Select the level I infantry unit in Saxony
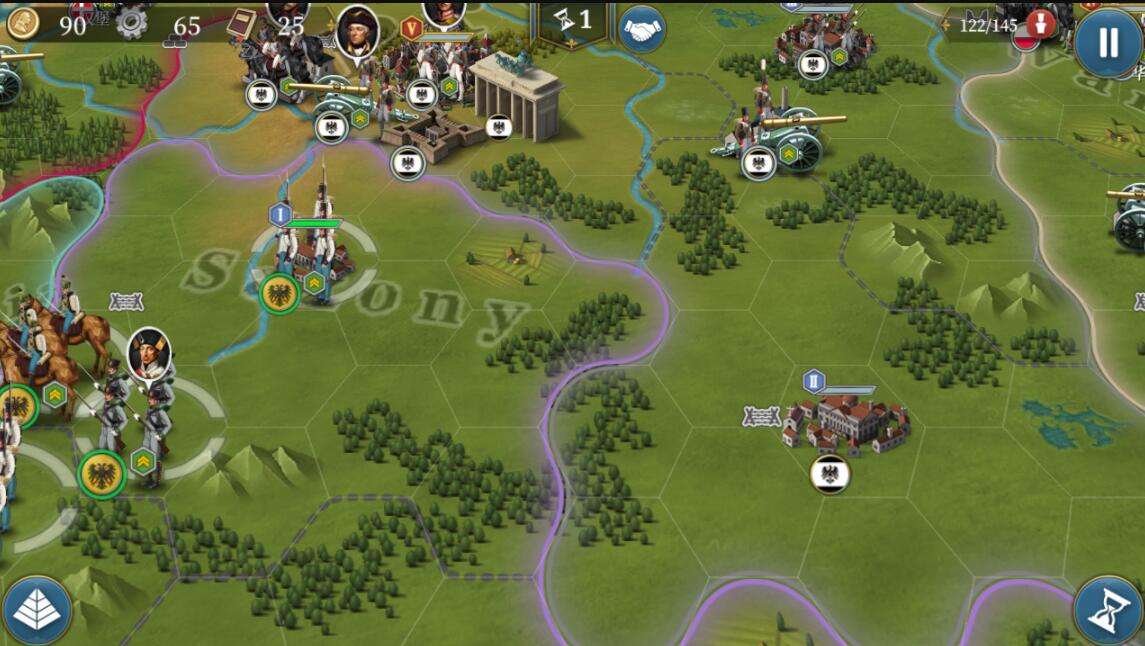 (x=312, y=250)
